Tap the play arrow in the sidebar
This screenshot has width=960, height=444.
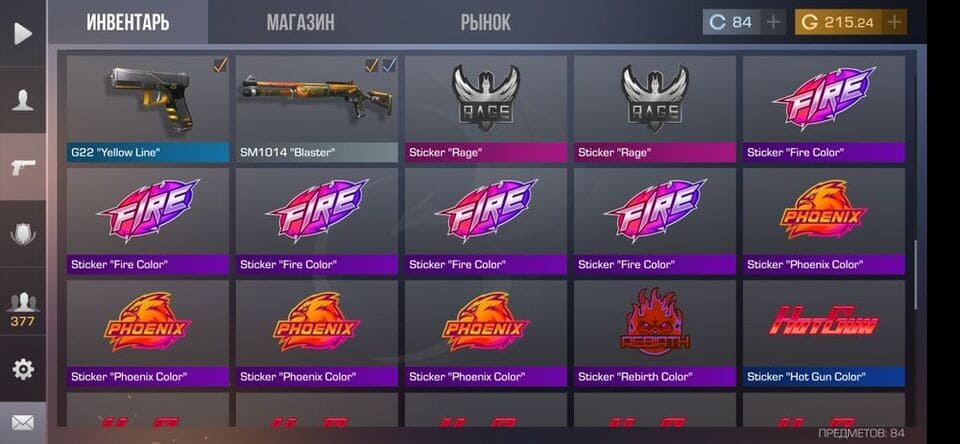pos(23,33)
